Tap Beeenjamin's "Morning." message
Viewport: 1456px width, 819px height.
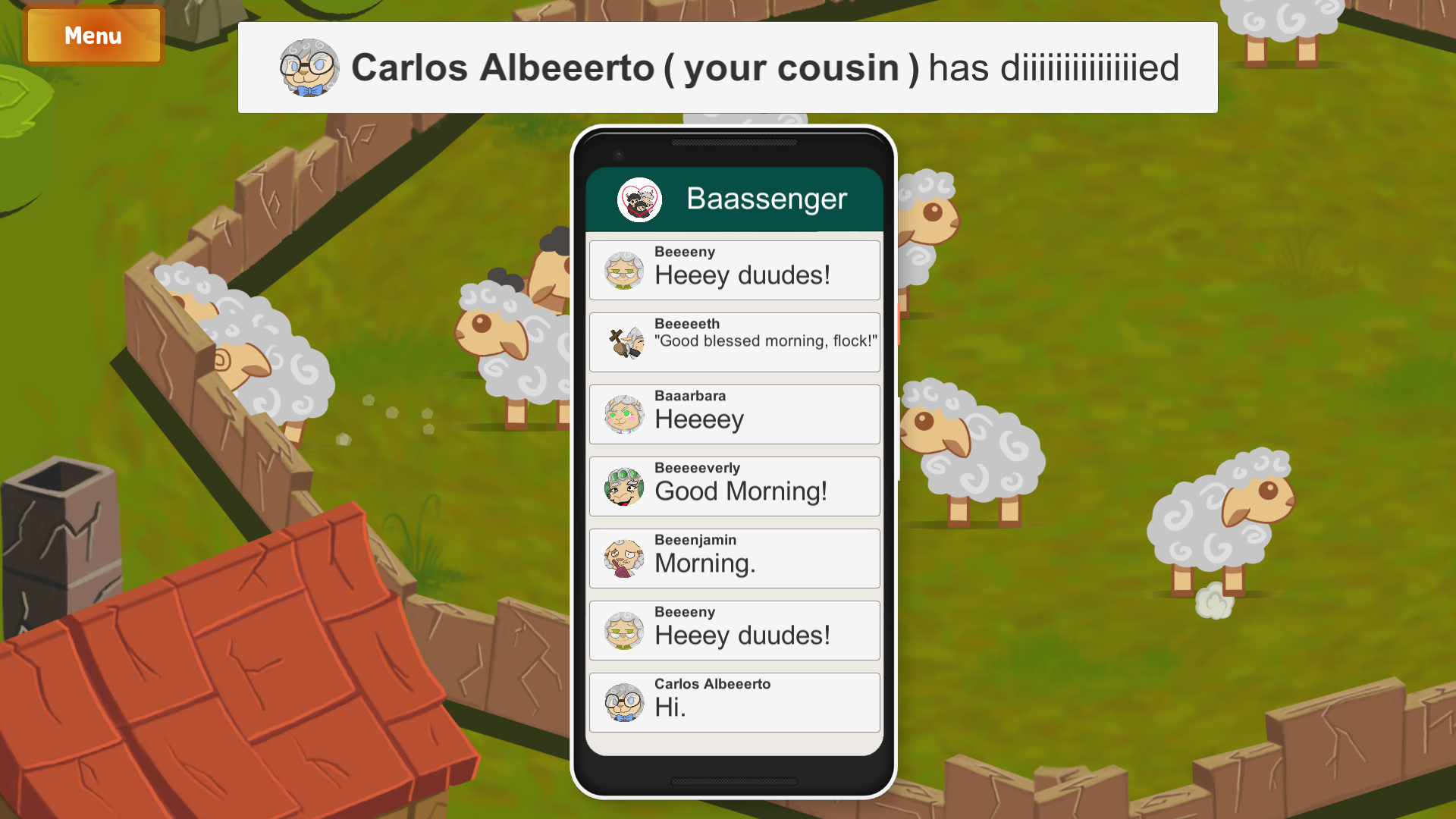click(734, 558)
